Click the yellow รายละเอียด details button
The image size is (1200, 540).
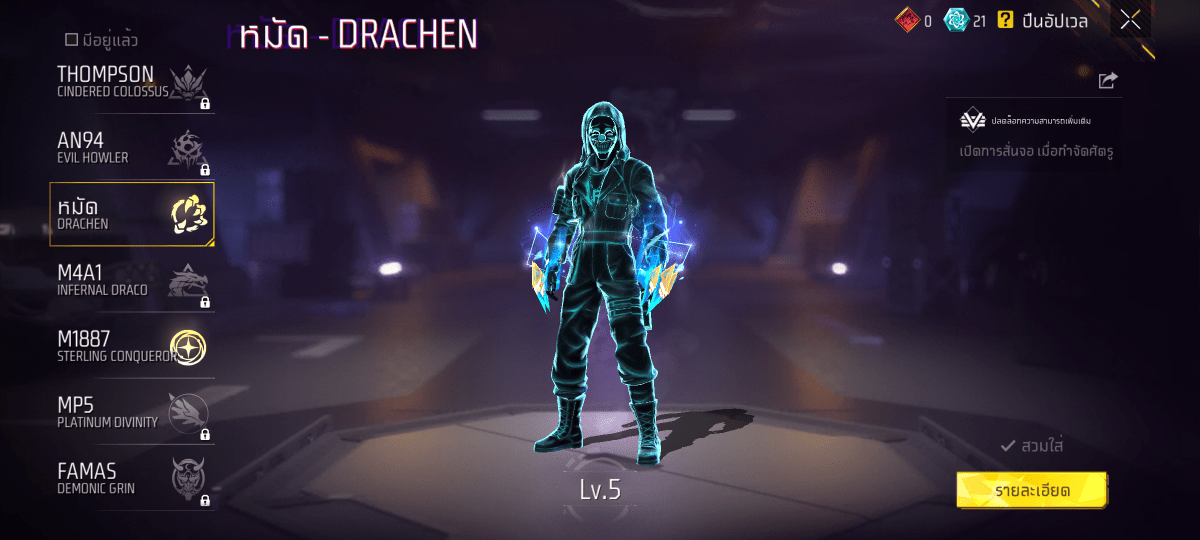[x=1032, y=490]
